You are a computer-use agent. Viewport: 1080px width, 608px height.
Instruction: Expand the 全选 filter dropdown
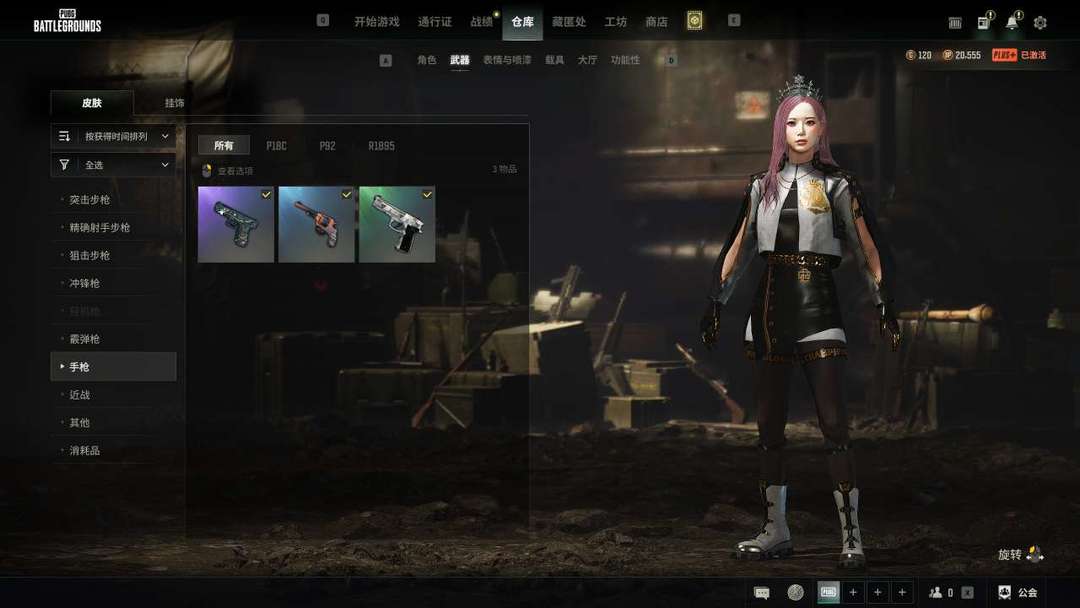(113, 165)
